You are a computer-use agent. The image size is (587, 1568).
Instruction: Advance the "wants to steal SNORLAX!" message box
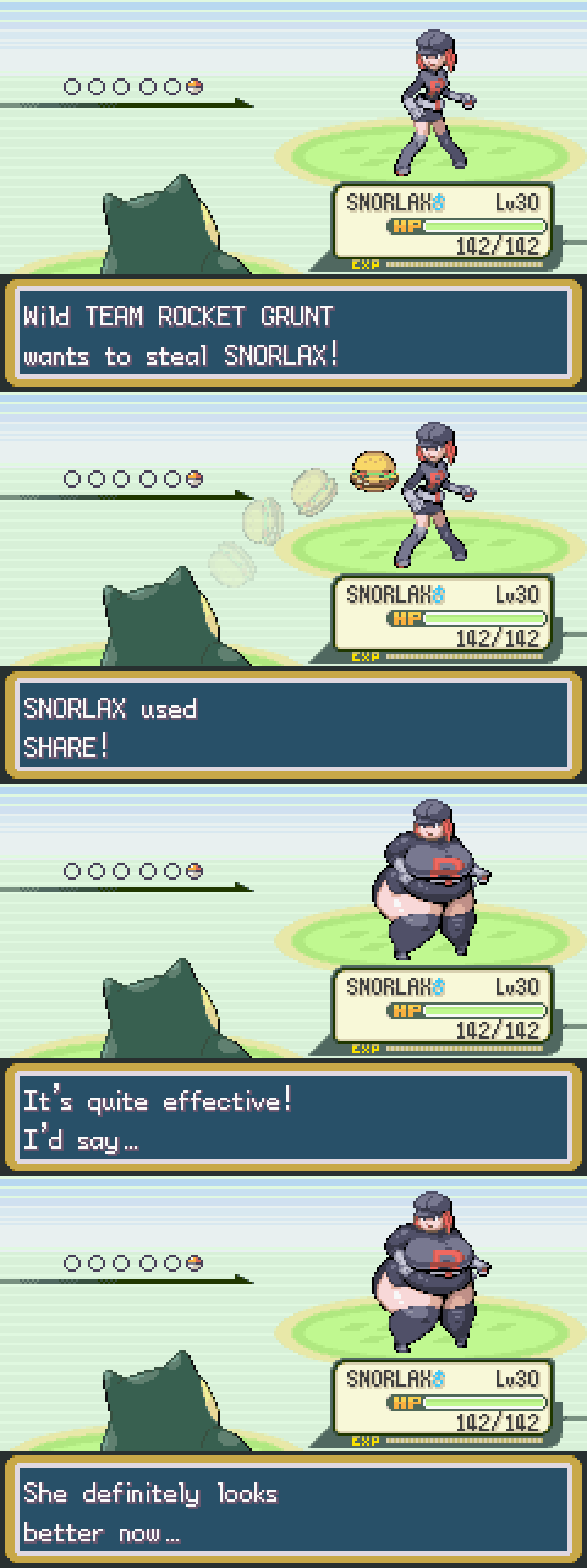[293, 334]
